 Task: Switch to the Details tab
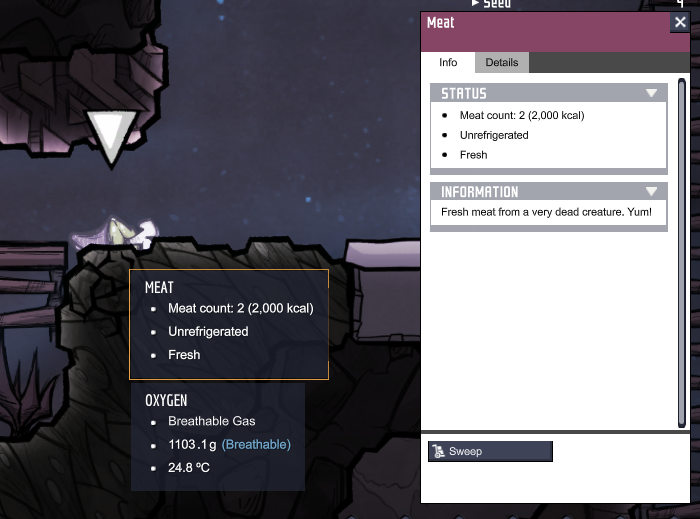point(501,62)
